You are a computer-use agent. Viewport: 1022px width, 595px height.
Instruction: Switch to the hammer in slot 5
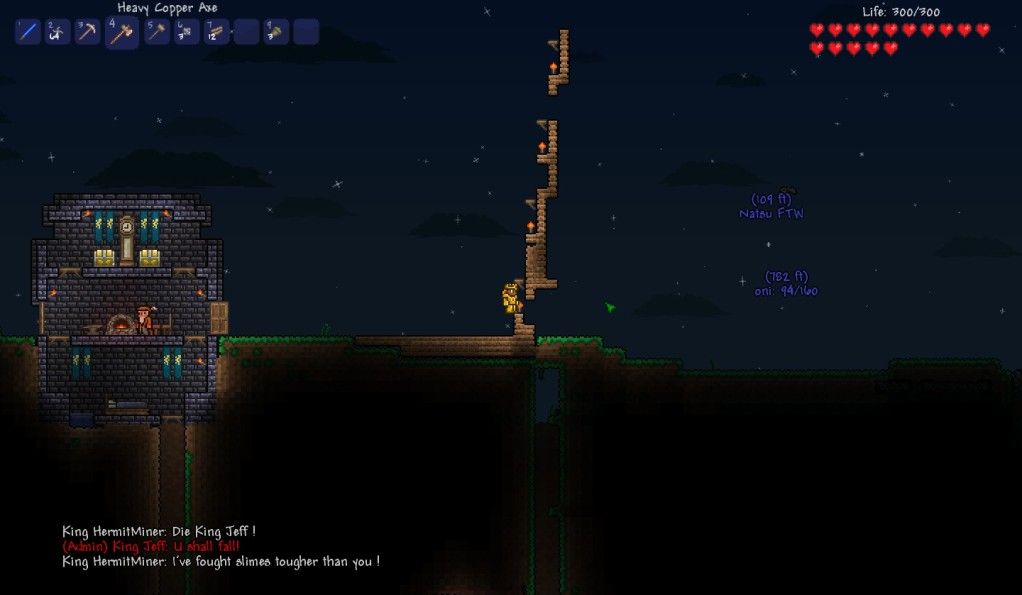point(156,32)
